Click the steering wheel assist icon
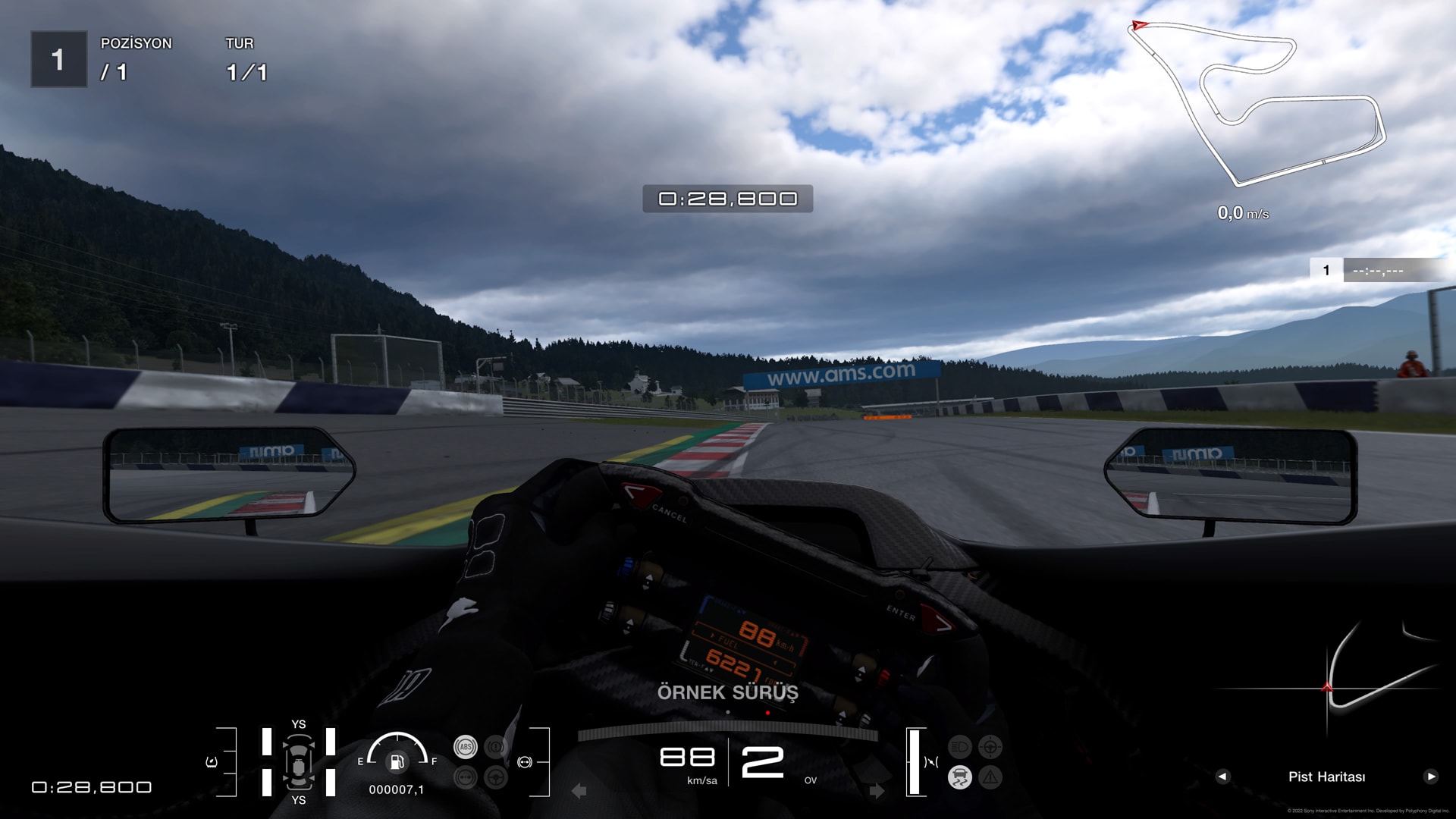 [x=496, y=777]
